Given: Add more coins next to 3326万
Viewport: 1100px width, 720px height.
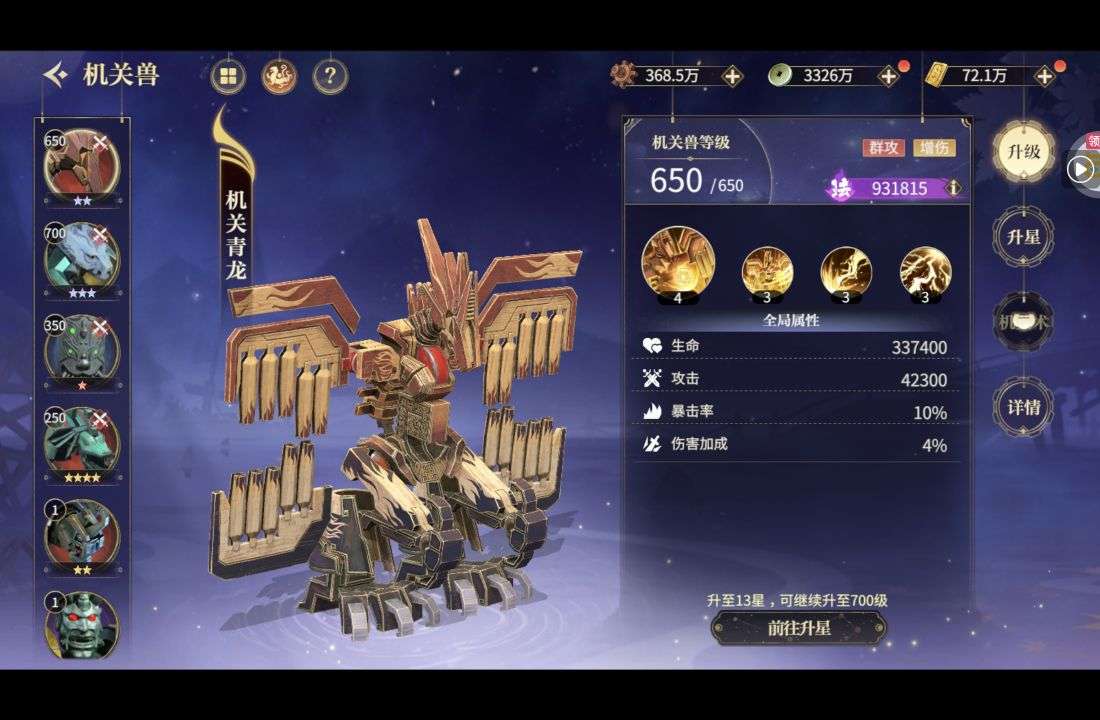Looking at the screenshot, I should (888, 76).
